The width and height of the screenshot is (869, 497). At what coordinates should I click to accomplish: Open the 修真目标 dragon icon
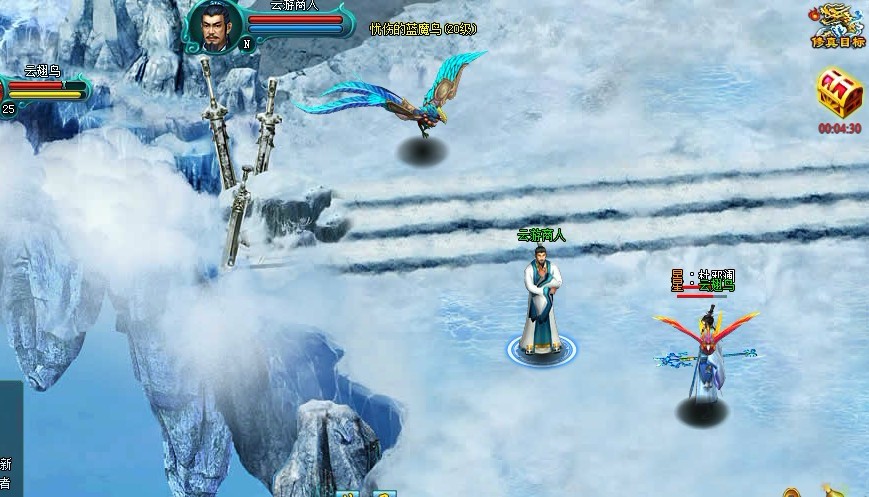click(837, 24)
